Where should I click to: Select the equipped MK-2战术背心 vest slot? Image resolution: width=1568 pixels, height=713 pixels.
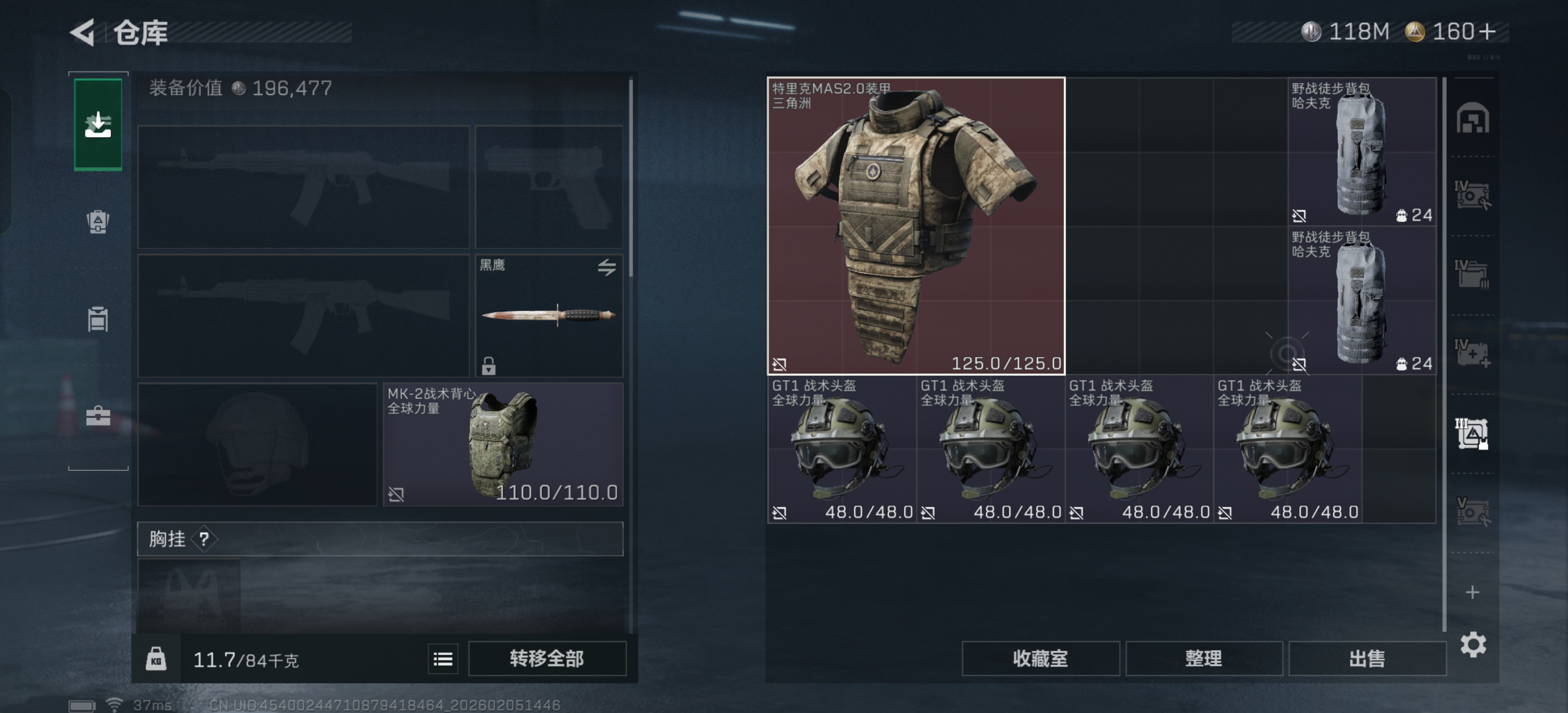click(x=503, y=445)
